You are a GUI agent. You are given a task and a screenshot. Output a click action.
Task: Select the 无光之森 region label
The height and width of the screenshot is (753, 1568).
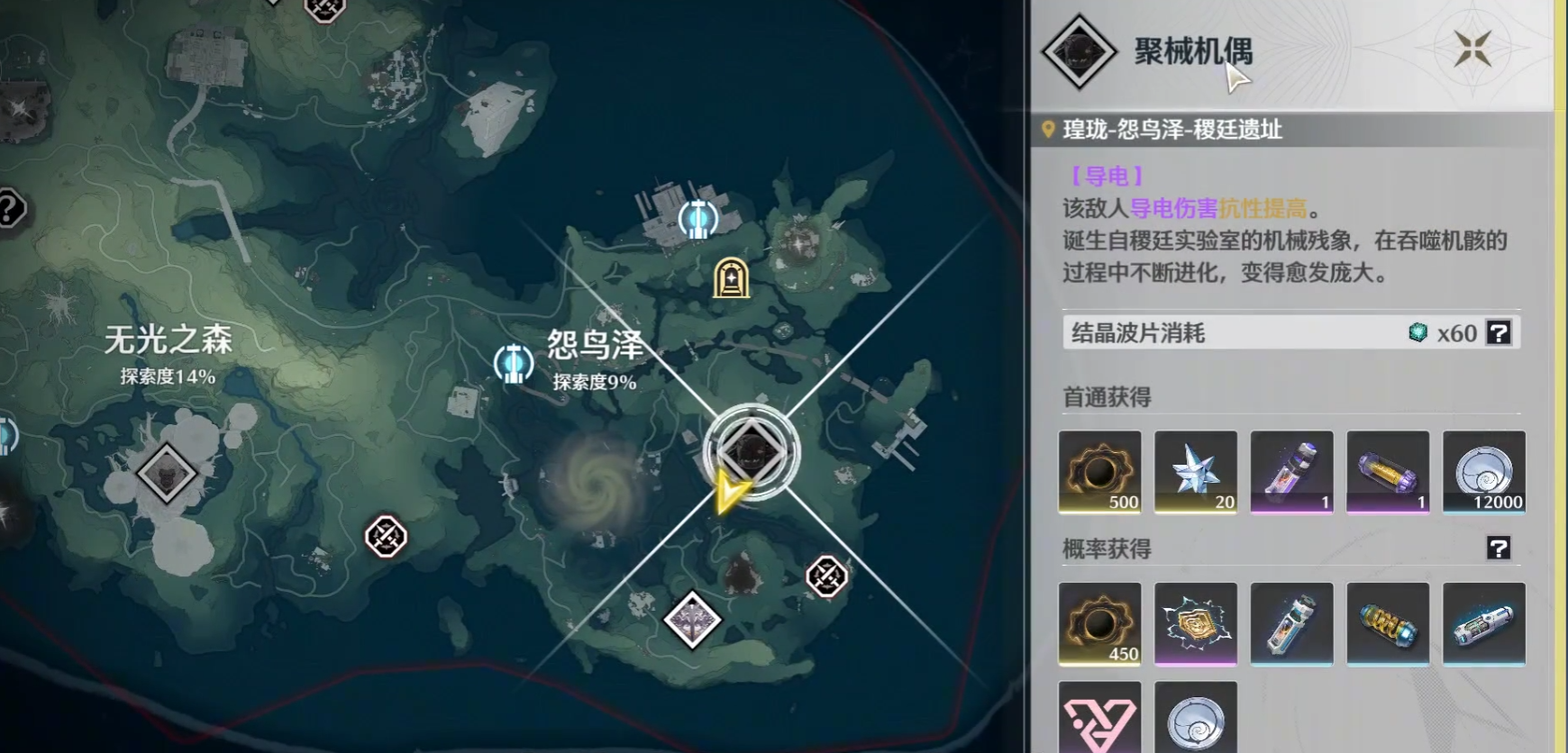pyautogui.click(x=167, y=340)
